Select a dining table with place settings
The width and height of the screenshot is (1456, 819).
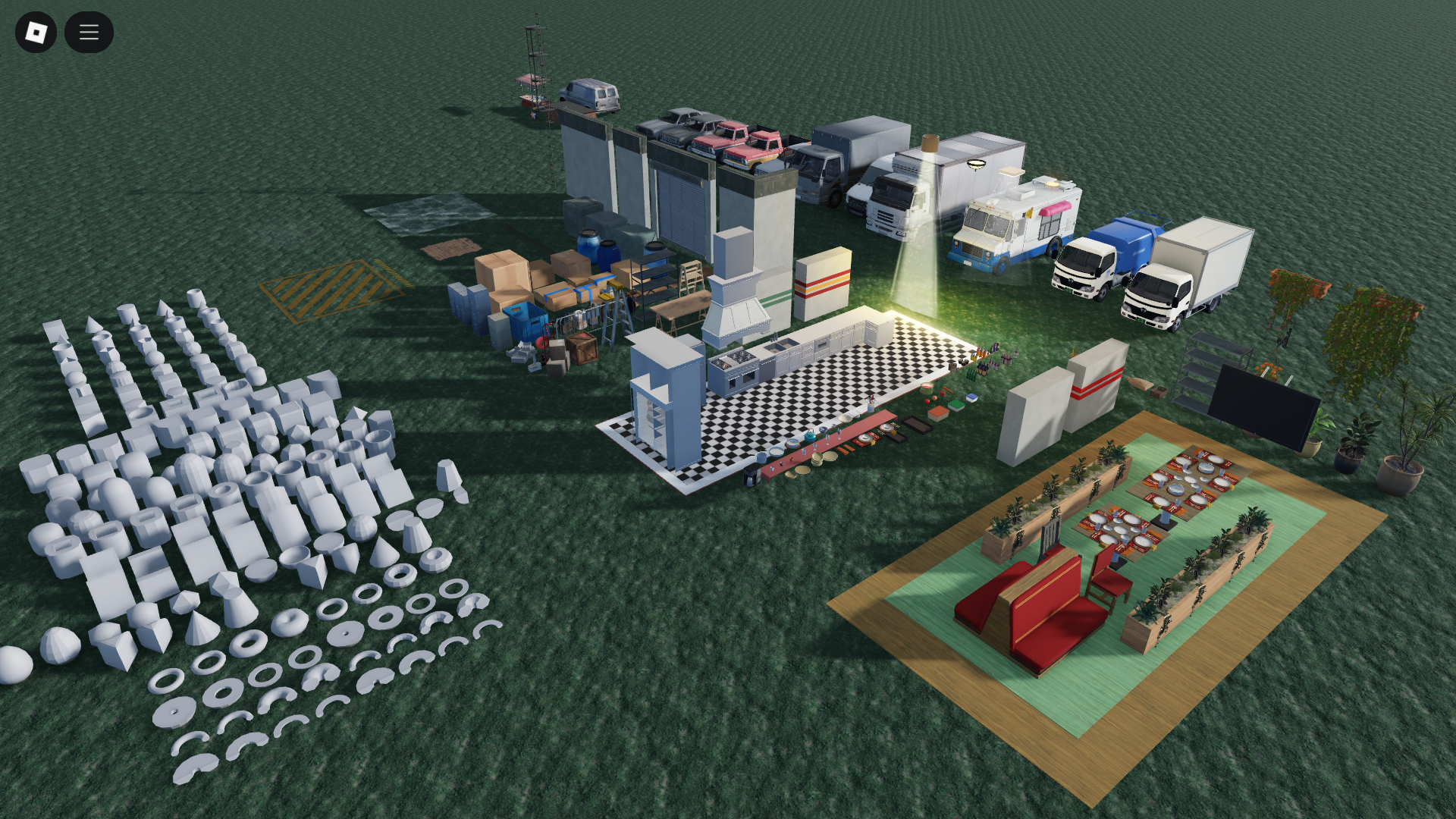click(x=1119, y=531)
